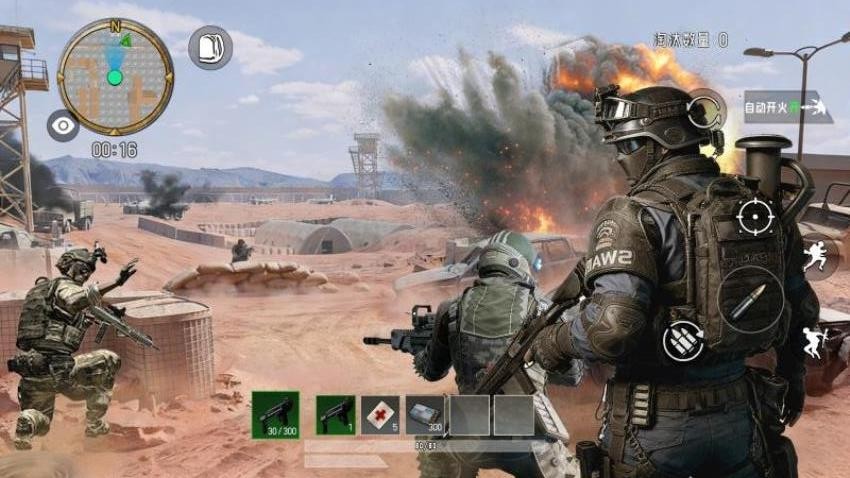Toggle the 自动开火 auto-fire switch
The image size is (850, 478).
pyautogui.click(x=787, y=107)
